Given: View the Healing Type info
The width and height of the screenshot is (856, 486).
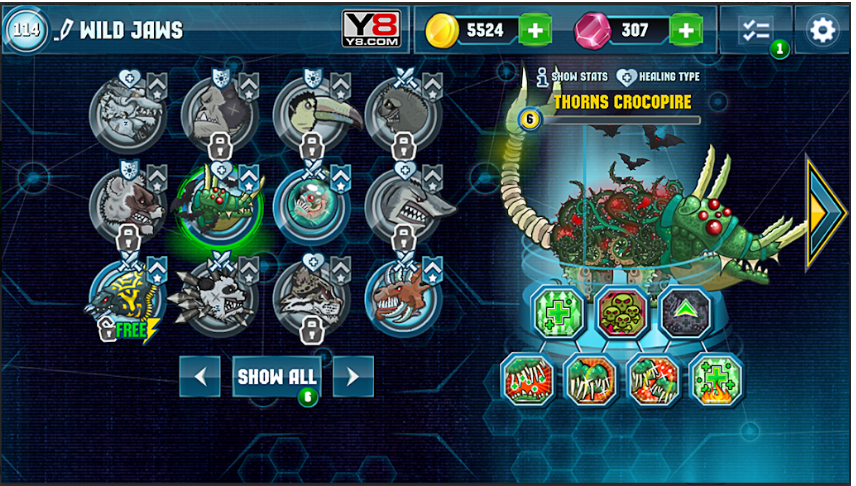Looking at the screenshot, I should pyautogui.click(x=658, y=76).
